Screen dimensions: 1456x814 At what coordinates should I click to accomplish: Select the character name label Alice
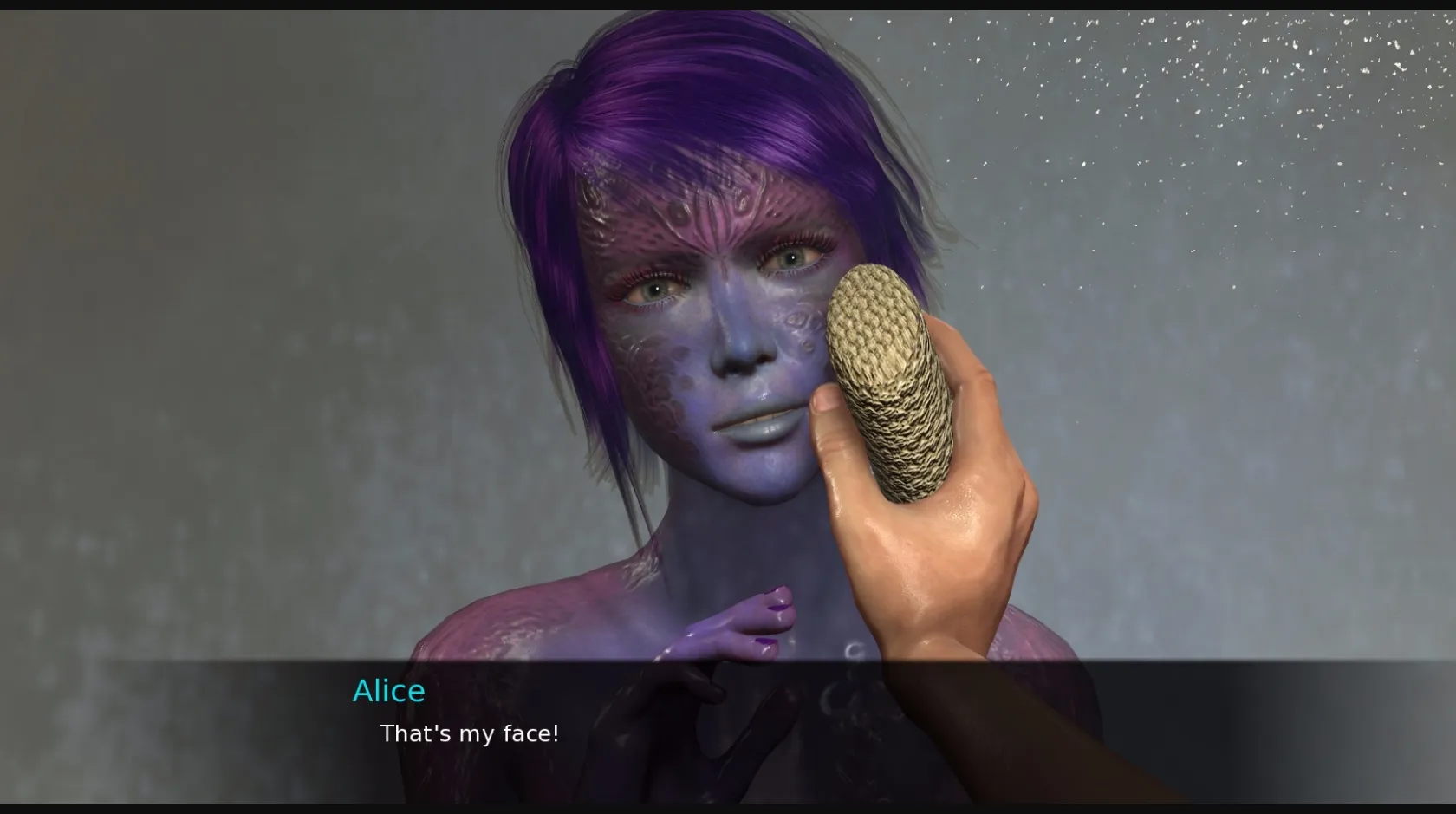coord(388,691)
